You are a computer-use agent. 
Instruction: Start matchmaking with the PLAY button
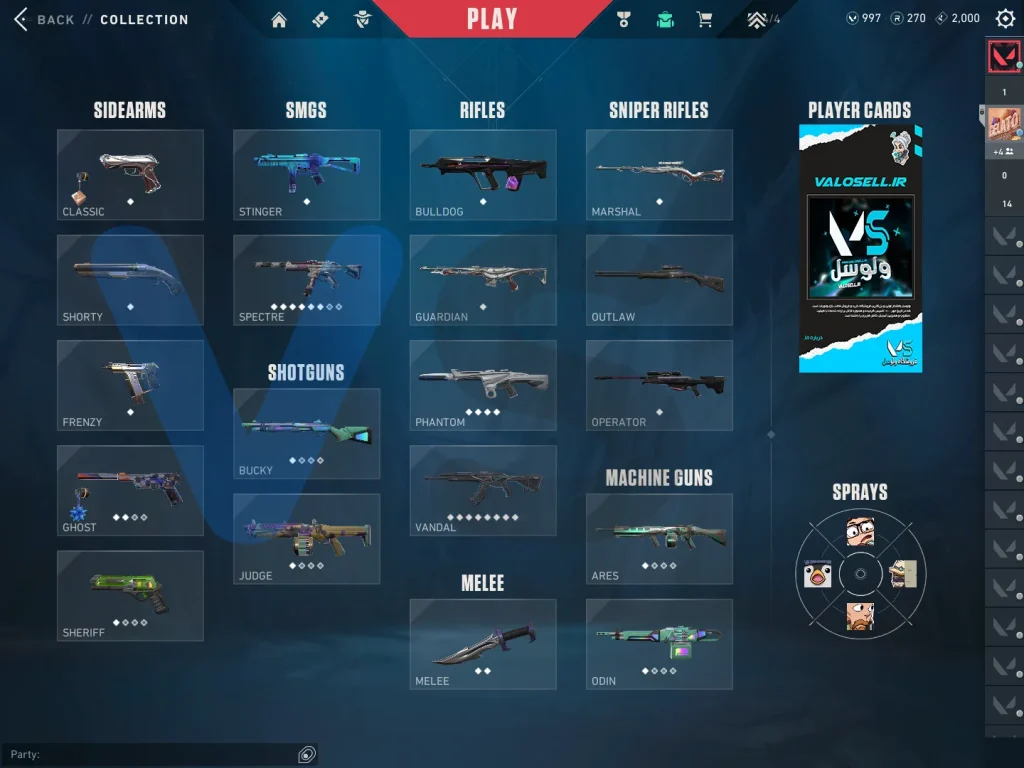click(x=492, y=19)
